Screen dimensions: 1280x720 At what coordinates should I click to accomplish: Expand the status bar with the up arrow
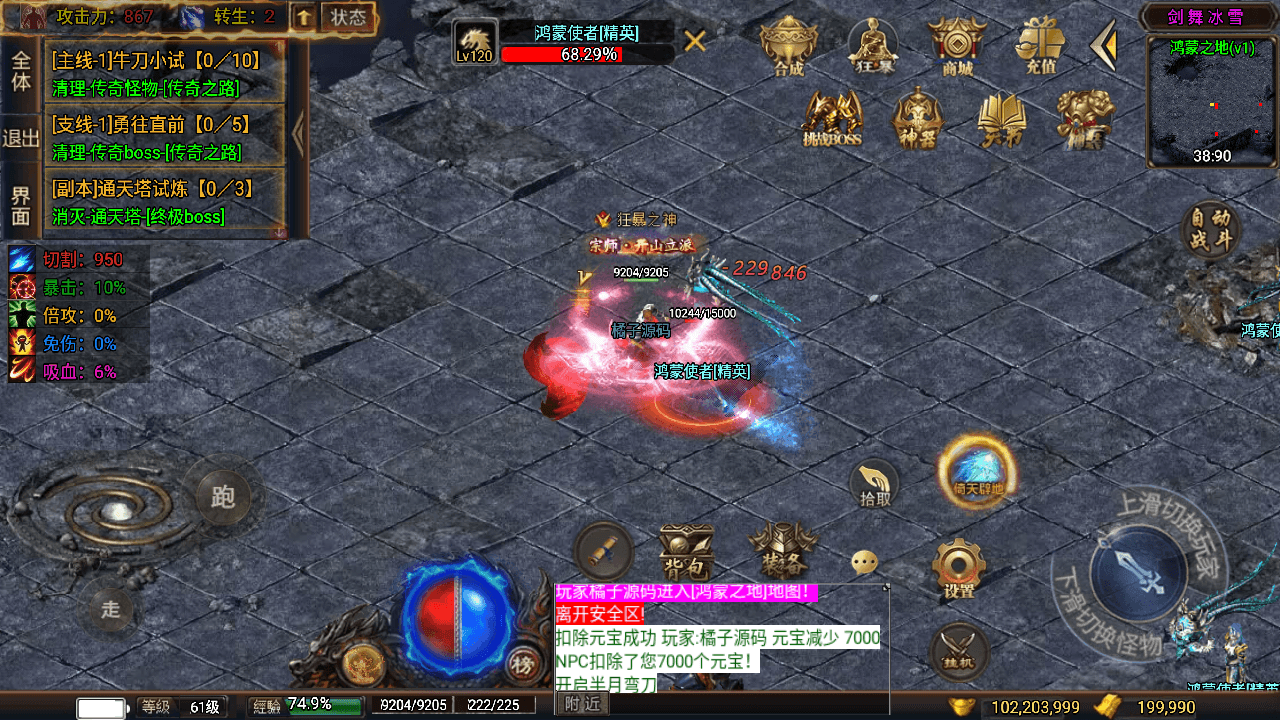(303, 17)
